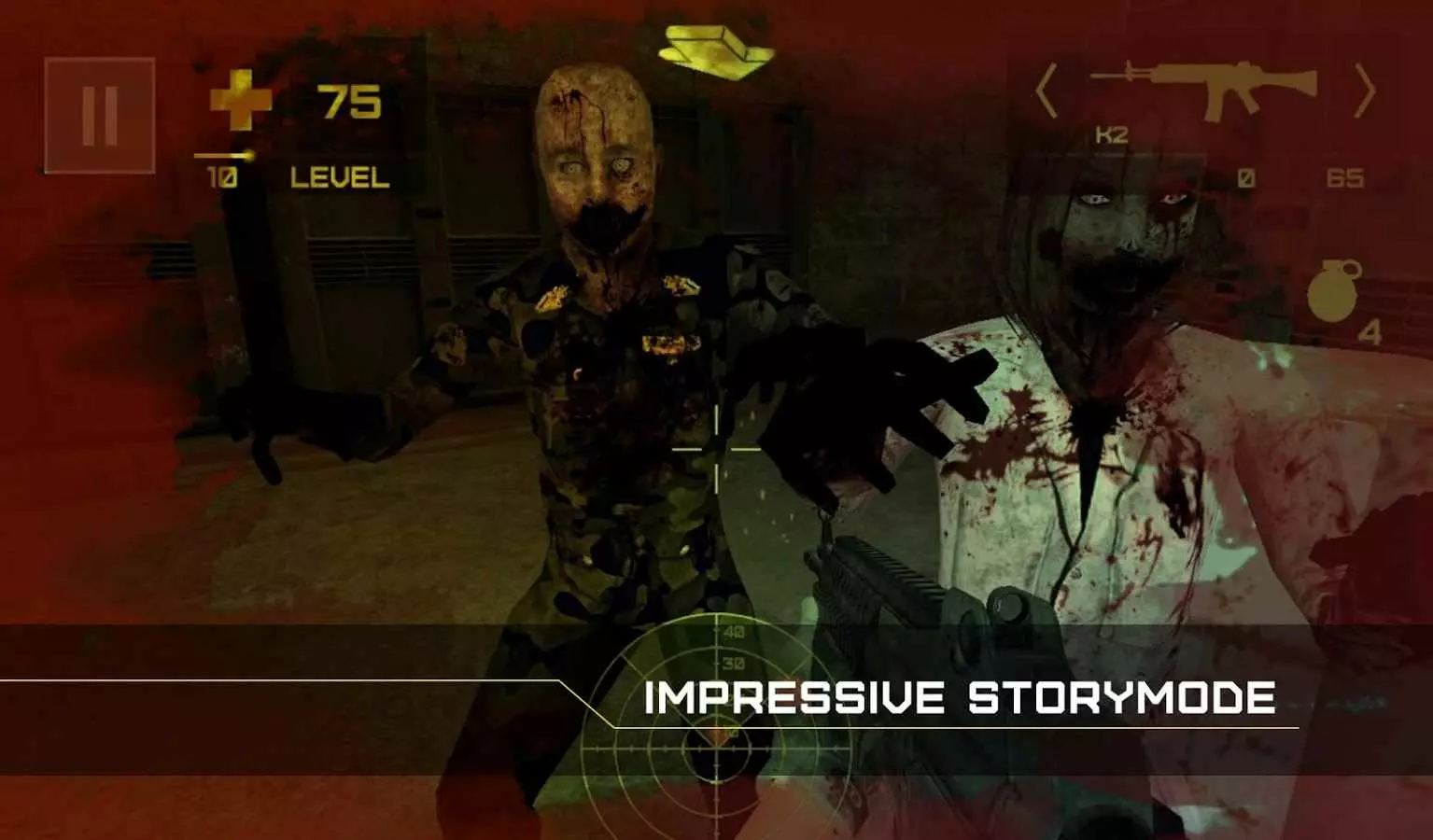Tap the health cross icon near the score
The height and width of the screenshot is (840, 1433).
[243, 101]
